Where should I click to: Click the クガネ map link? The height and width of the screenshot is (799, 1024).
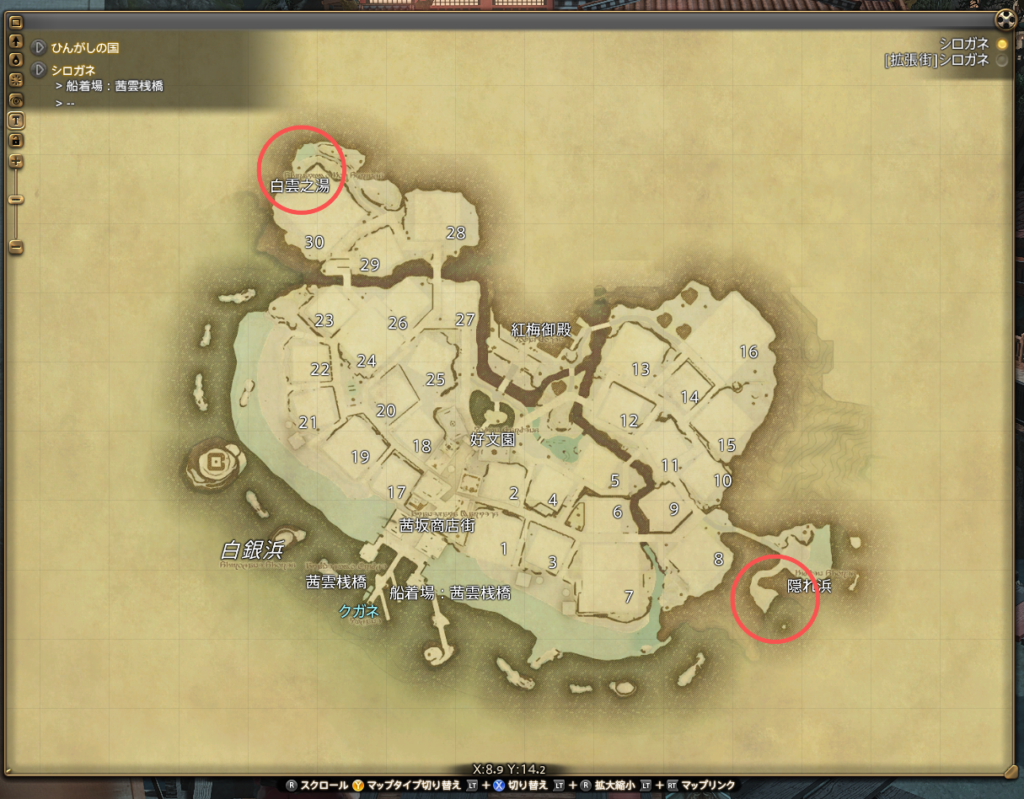[358, 609]
